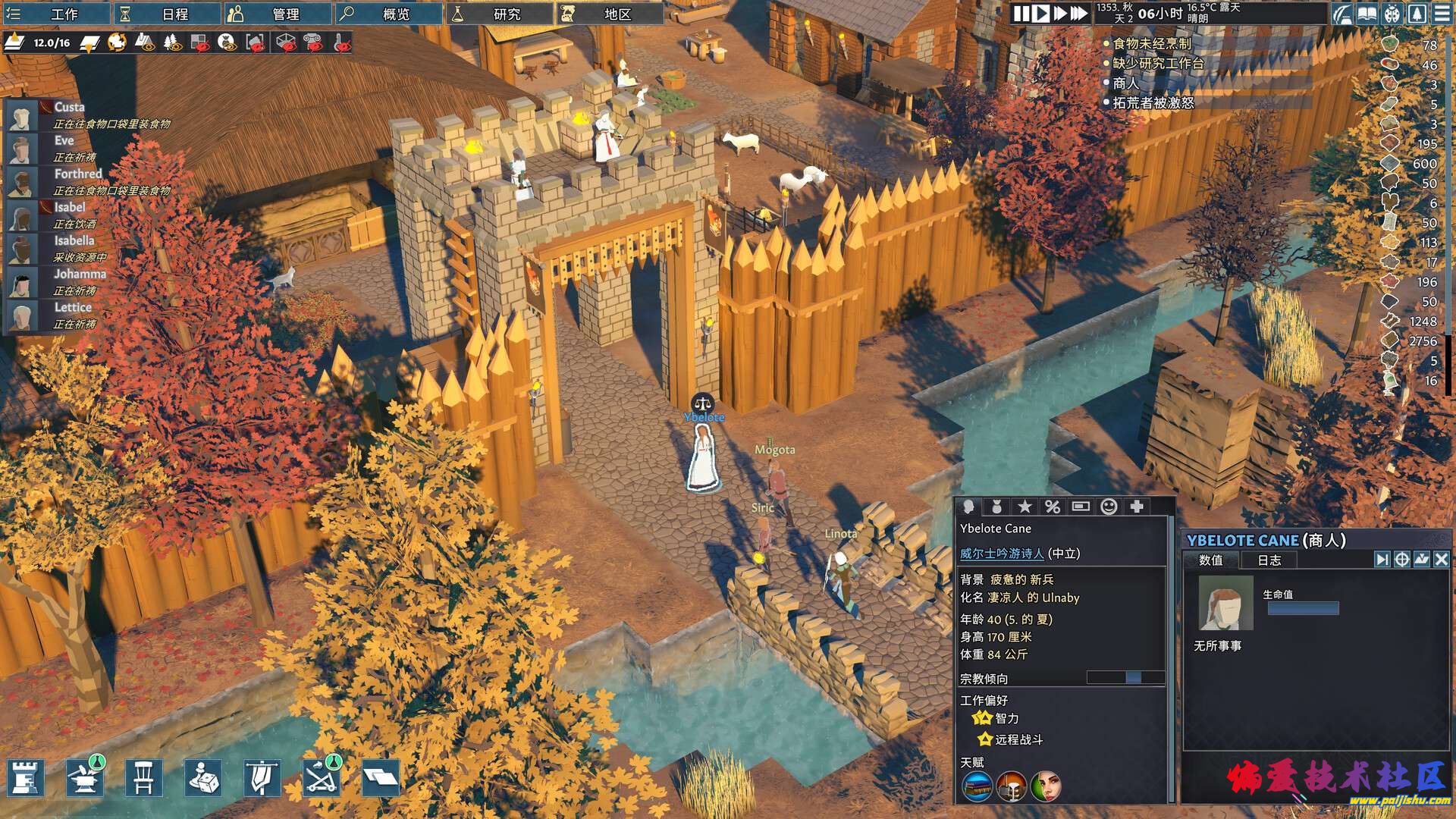Open the main hamburger menu

click(x=1442, y=14)
